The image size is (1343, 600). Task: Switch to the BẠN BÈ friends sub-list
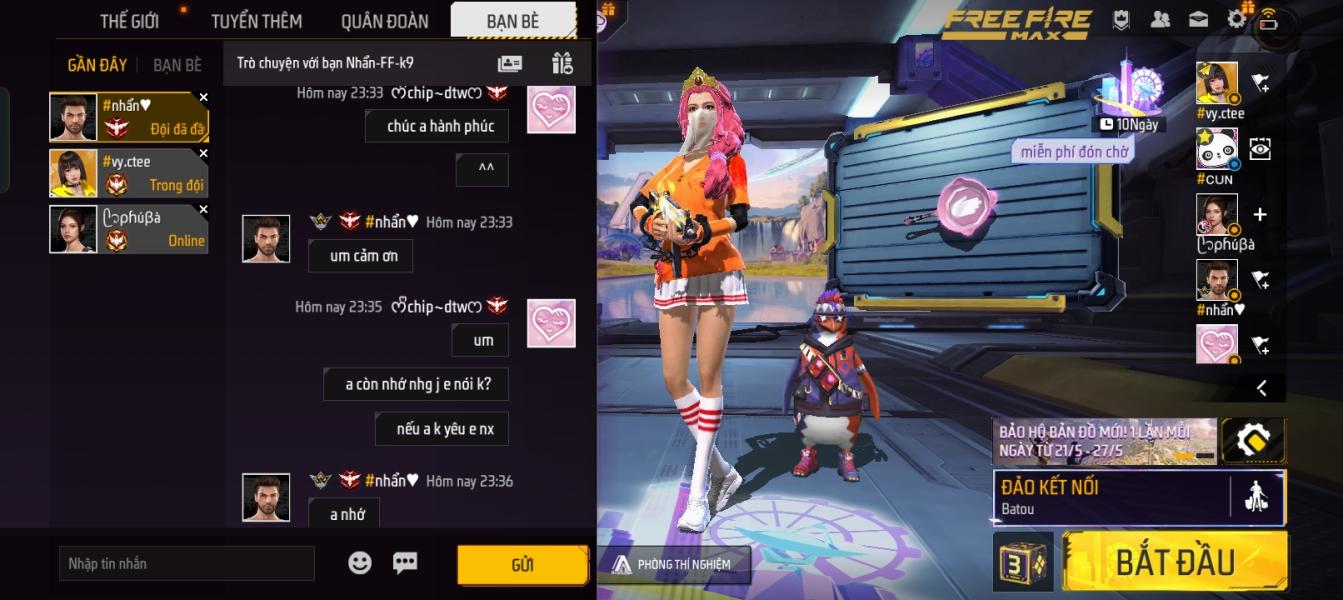click(x=177, y=65)
